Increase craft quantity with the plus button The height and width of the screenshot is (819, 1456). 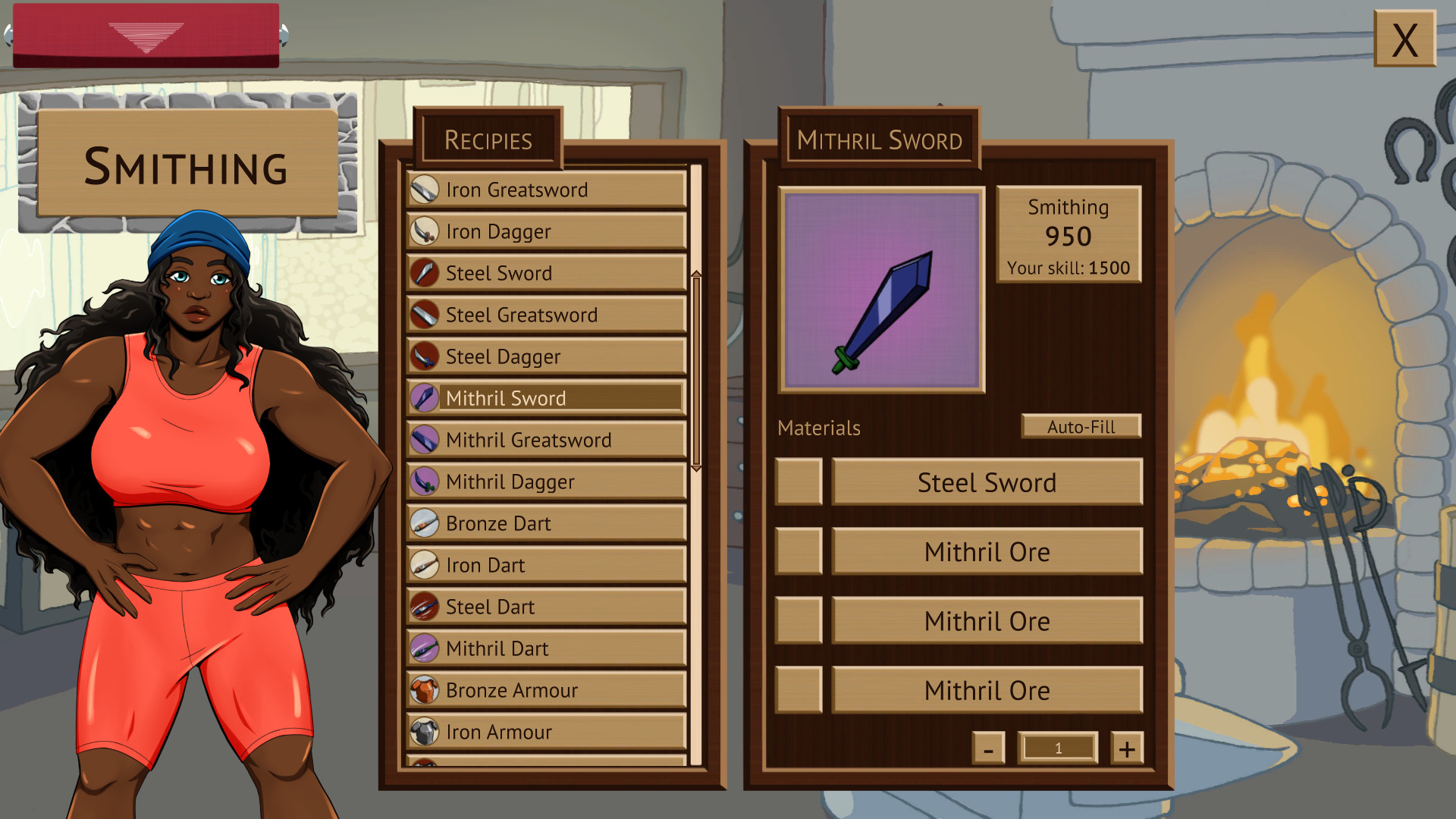[x=1128, y=748]
